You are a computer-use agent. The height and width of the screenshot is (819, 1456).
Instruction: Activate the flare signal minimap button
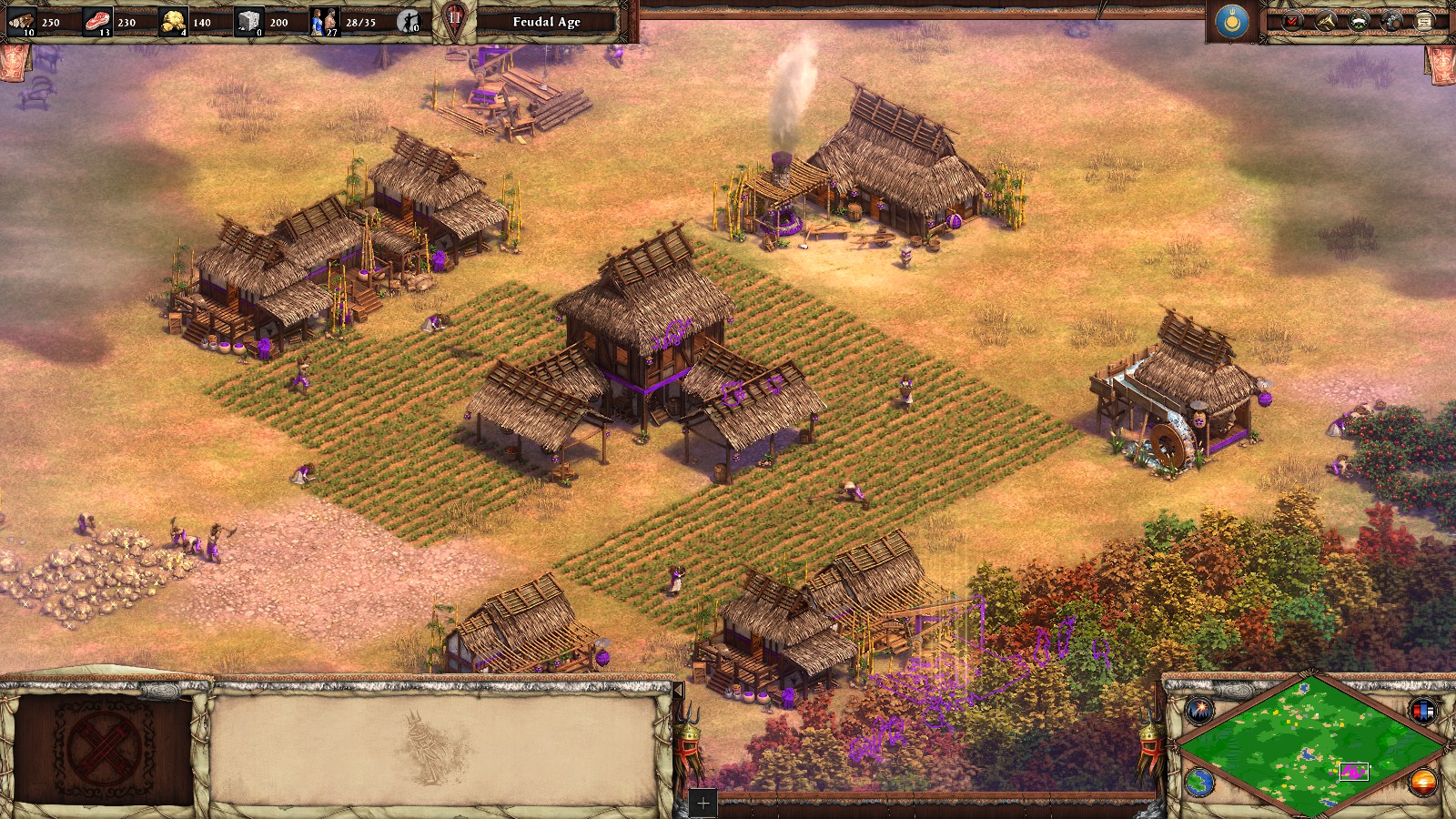[1199, 709]
